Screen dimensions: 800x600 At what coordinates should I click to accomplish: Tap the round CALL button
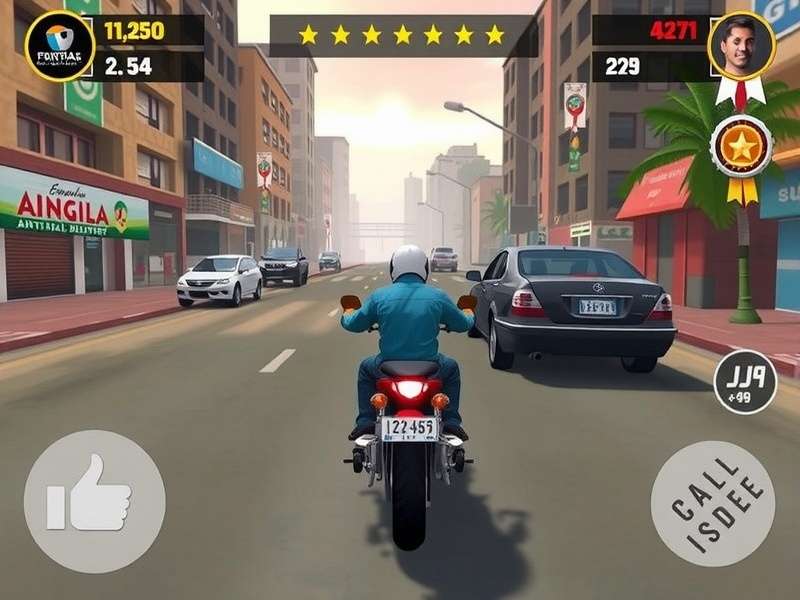click(712, 503)
